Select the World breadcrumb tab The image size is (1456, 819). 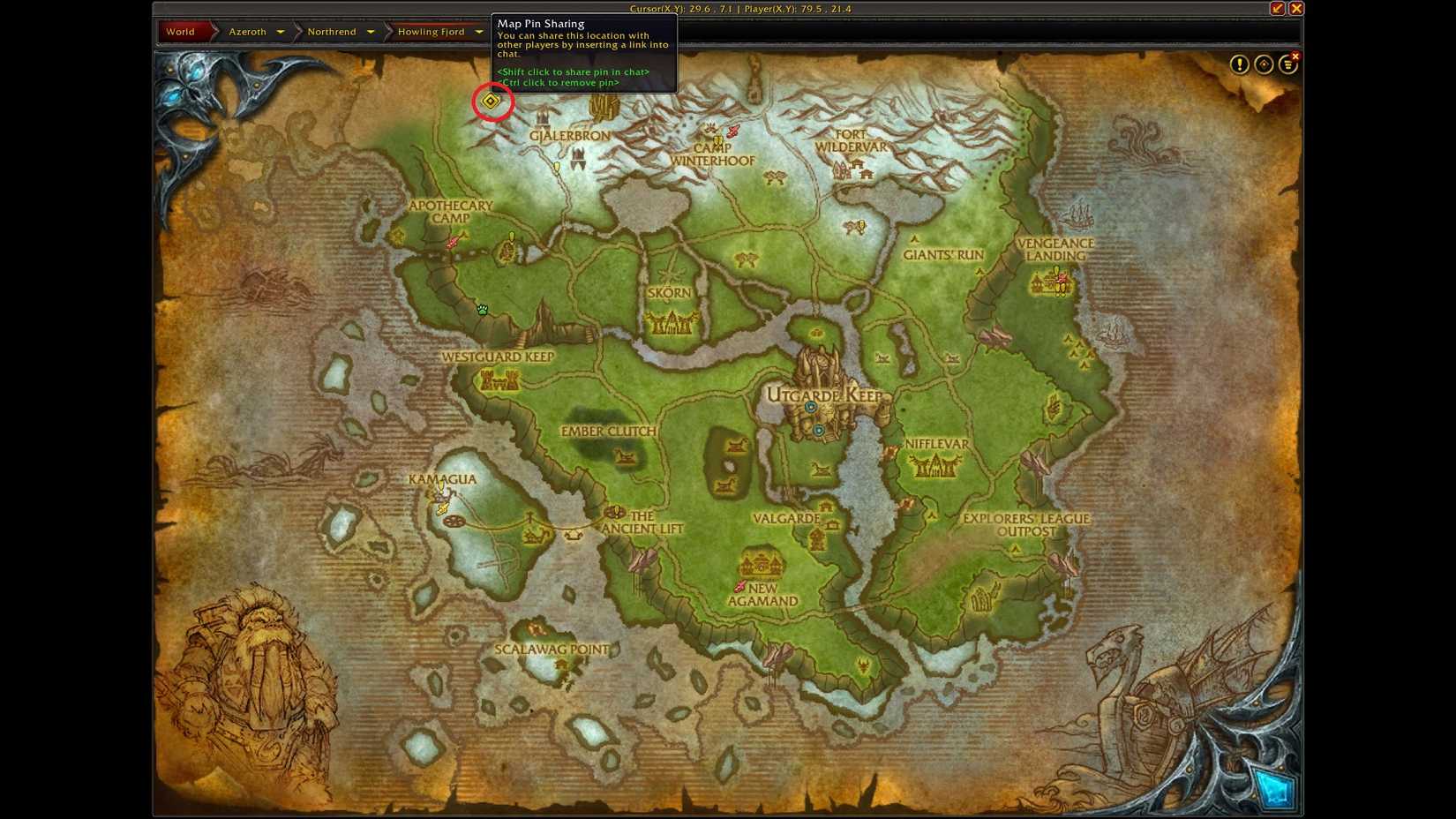point(179,31)
